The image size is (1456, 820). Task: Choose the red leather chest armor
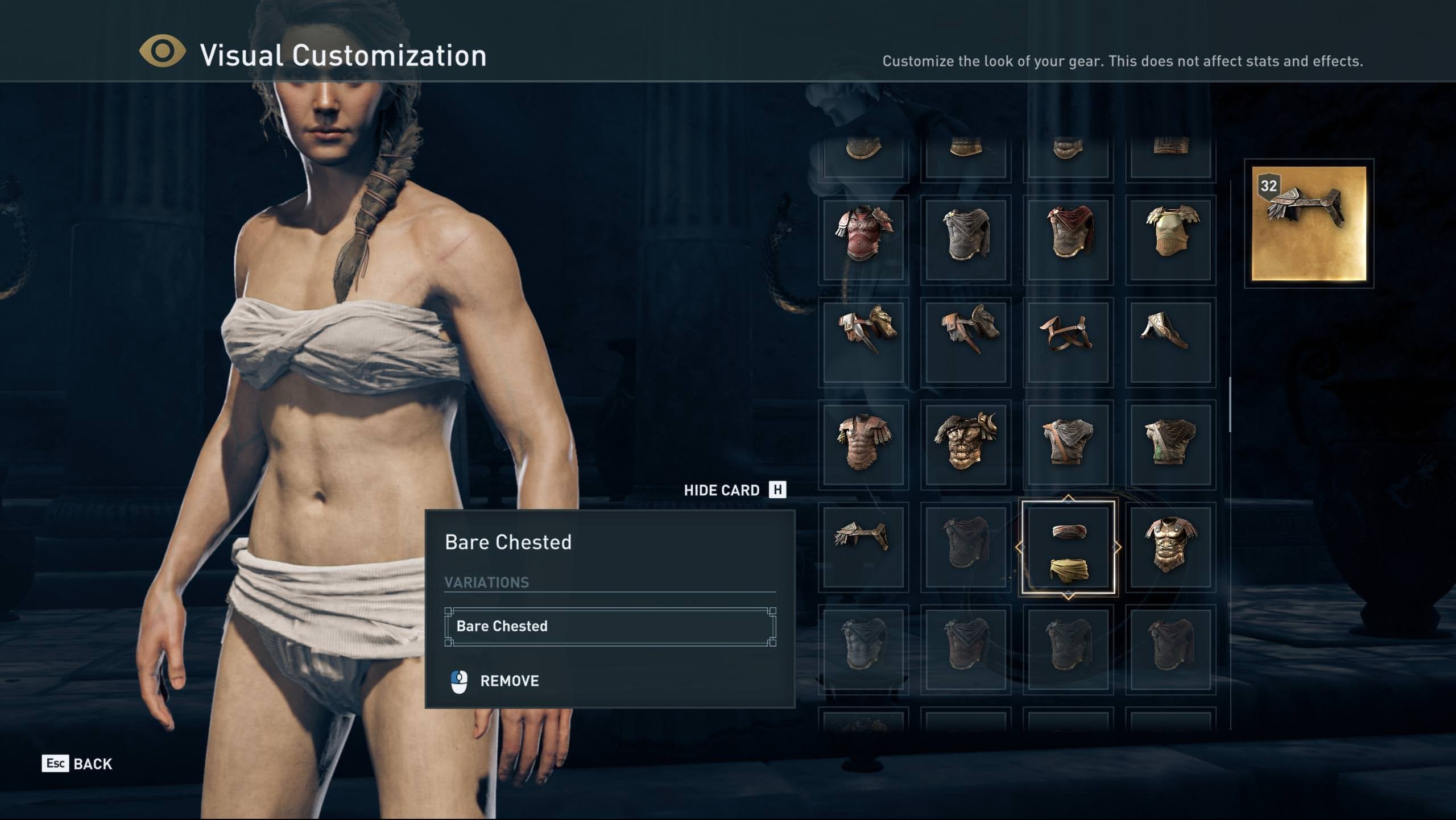pos(863,239)
